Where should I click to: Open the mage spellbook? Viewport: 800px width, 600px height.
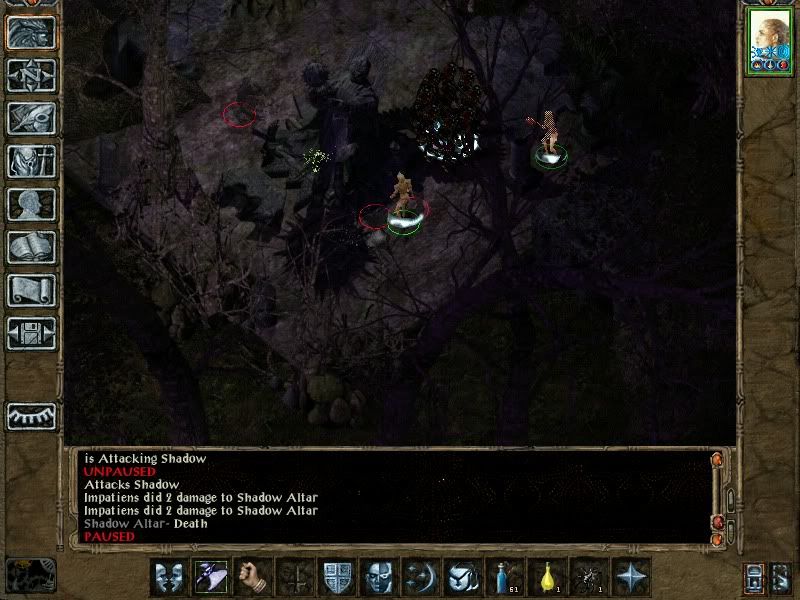31,247
